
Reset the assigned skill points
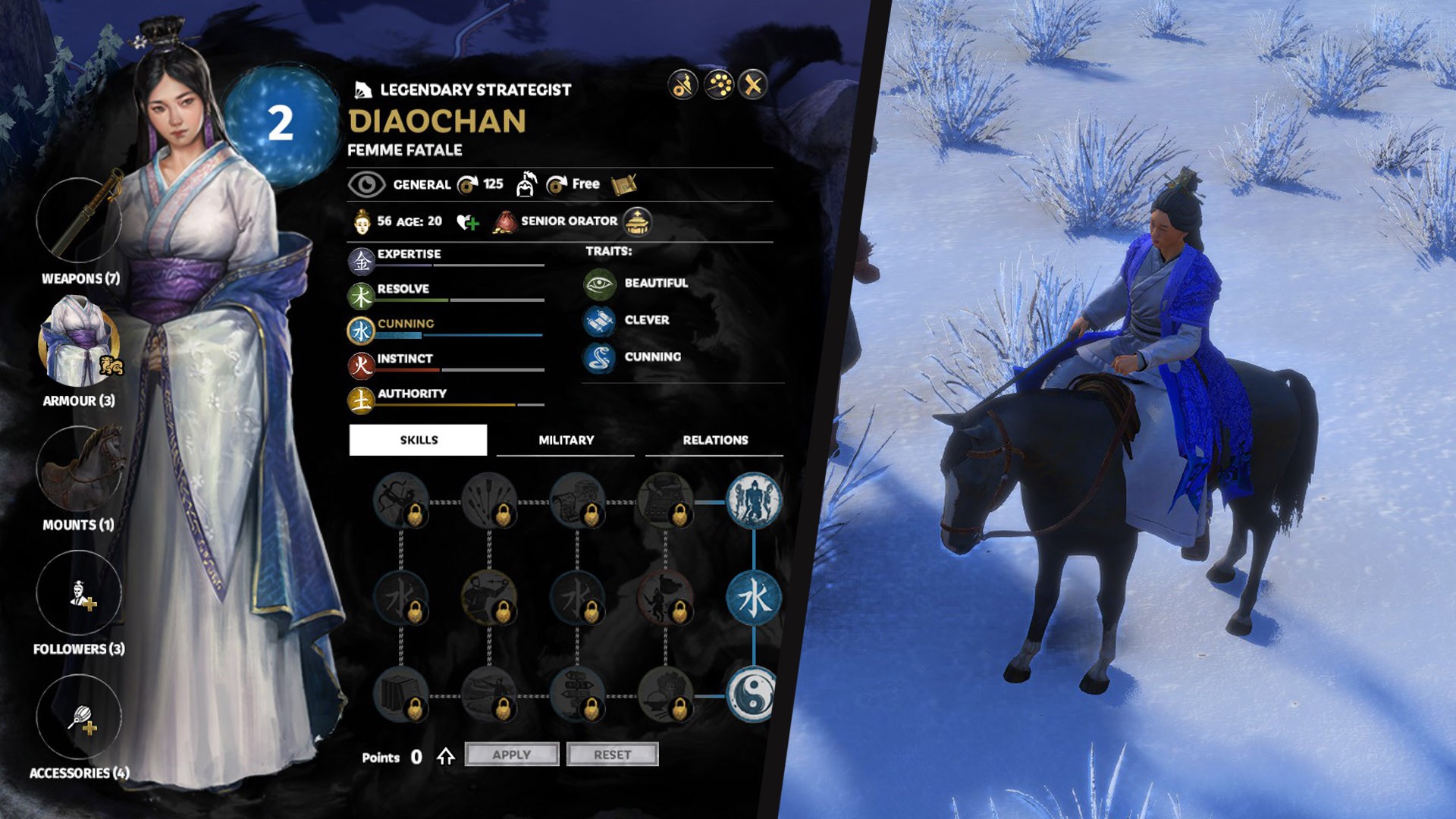pos(612,755)
